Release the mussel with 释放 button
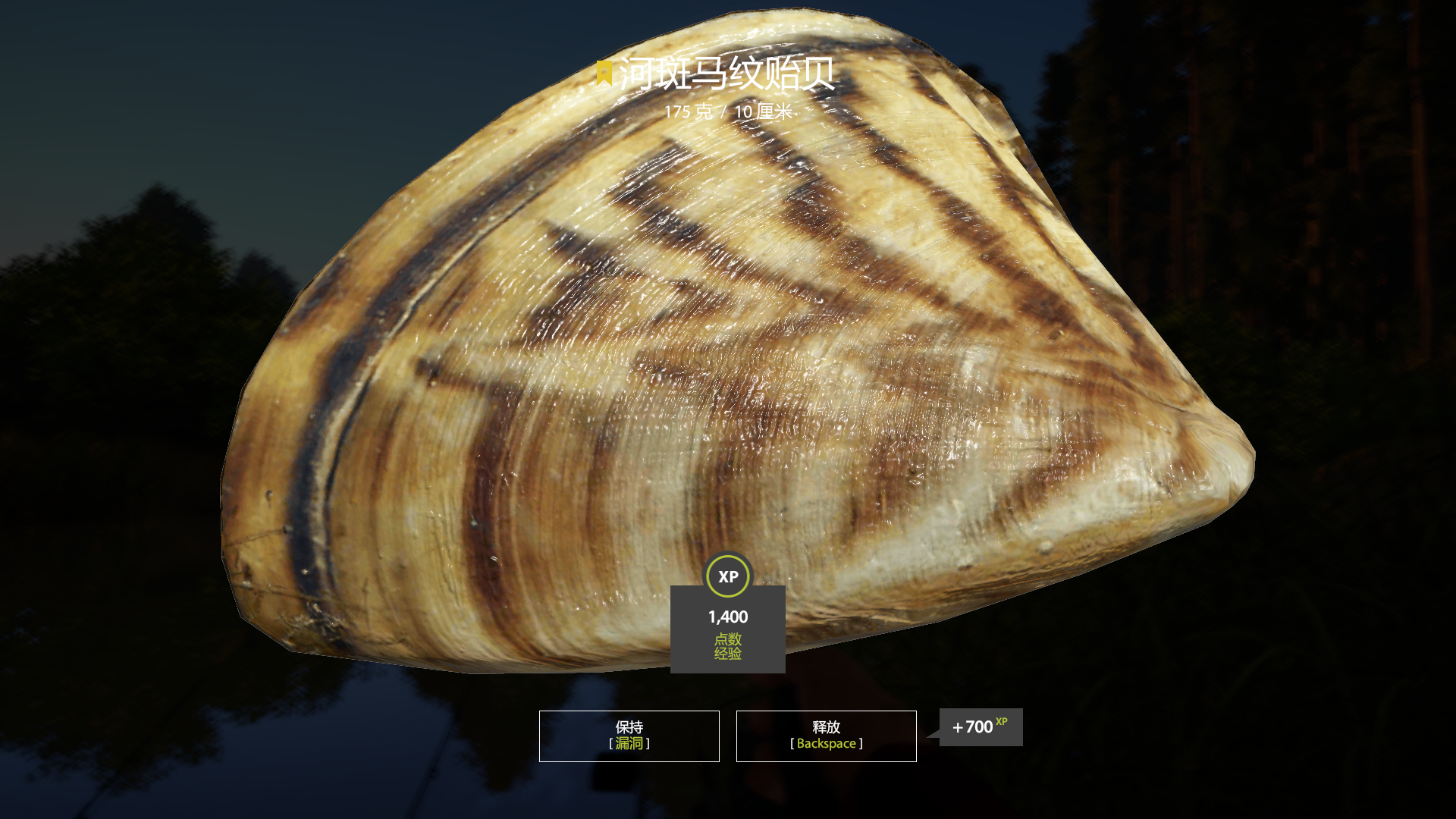 pos(826,736)
